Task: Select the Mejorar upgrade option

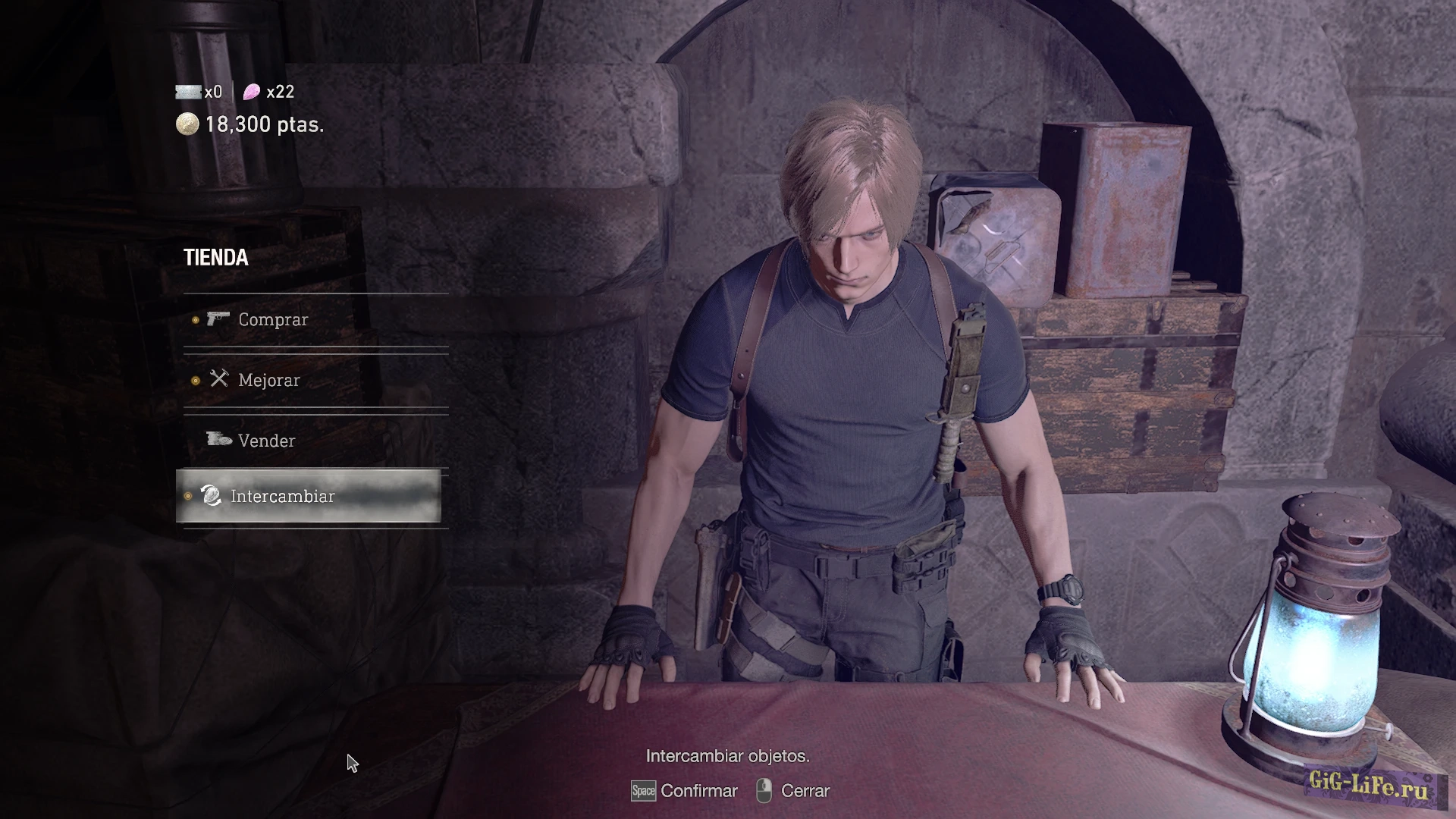Action: (268, 381)
